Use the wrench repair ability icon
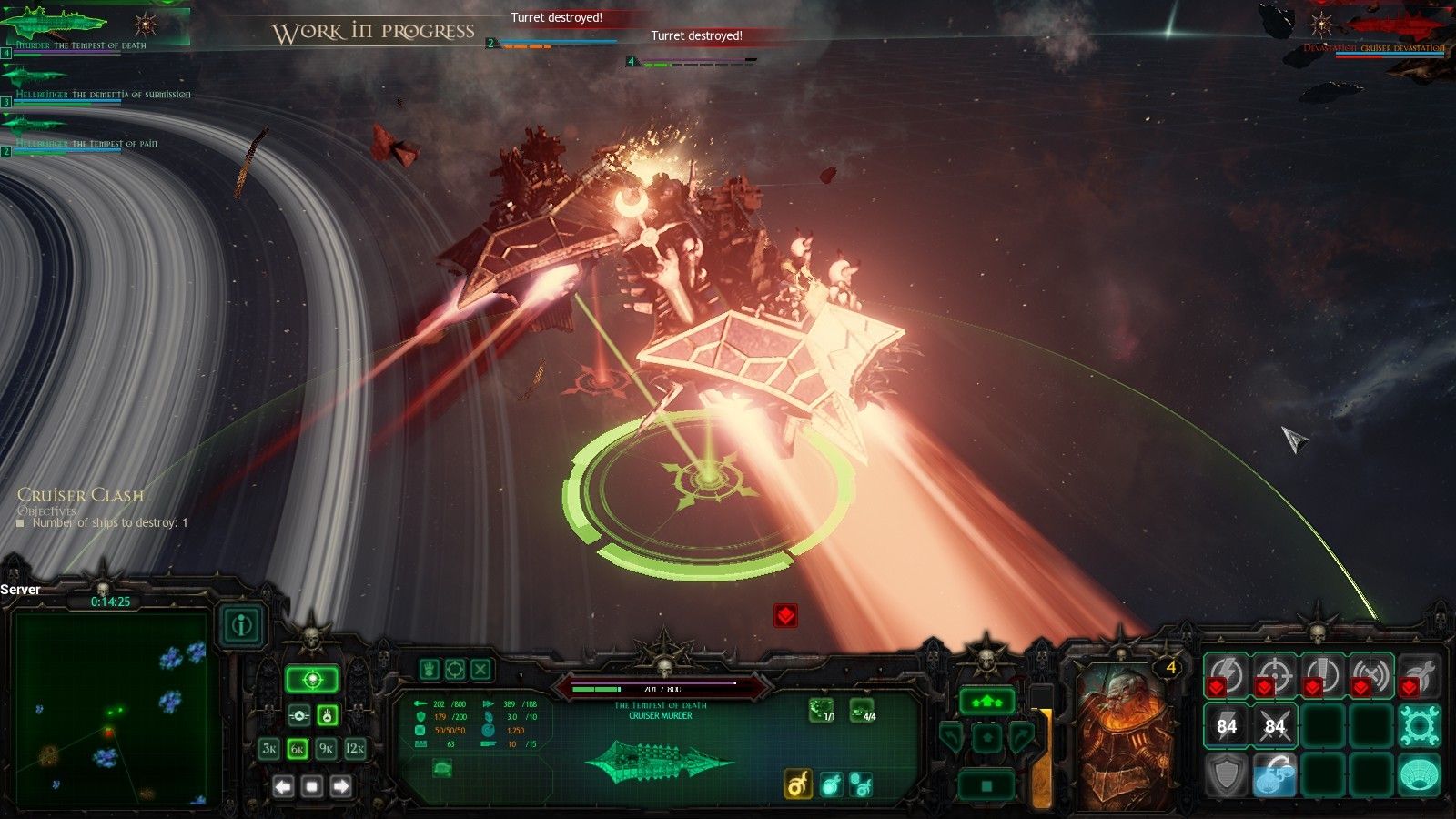1456x819 pixels. pos(1419,674)
